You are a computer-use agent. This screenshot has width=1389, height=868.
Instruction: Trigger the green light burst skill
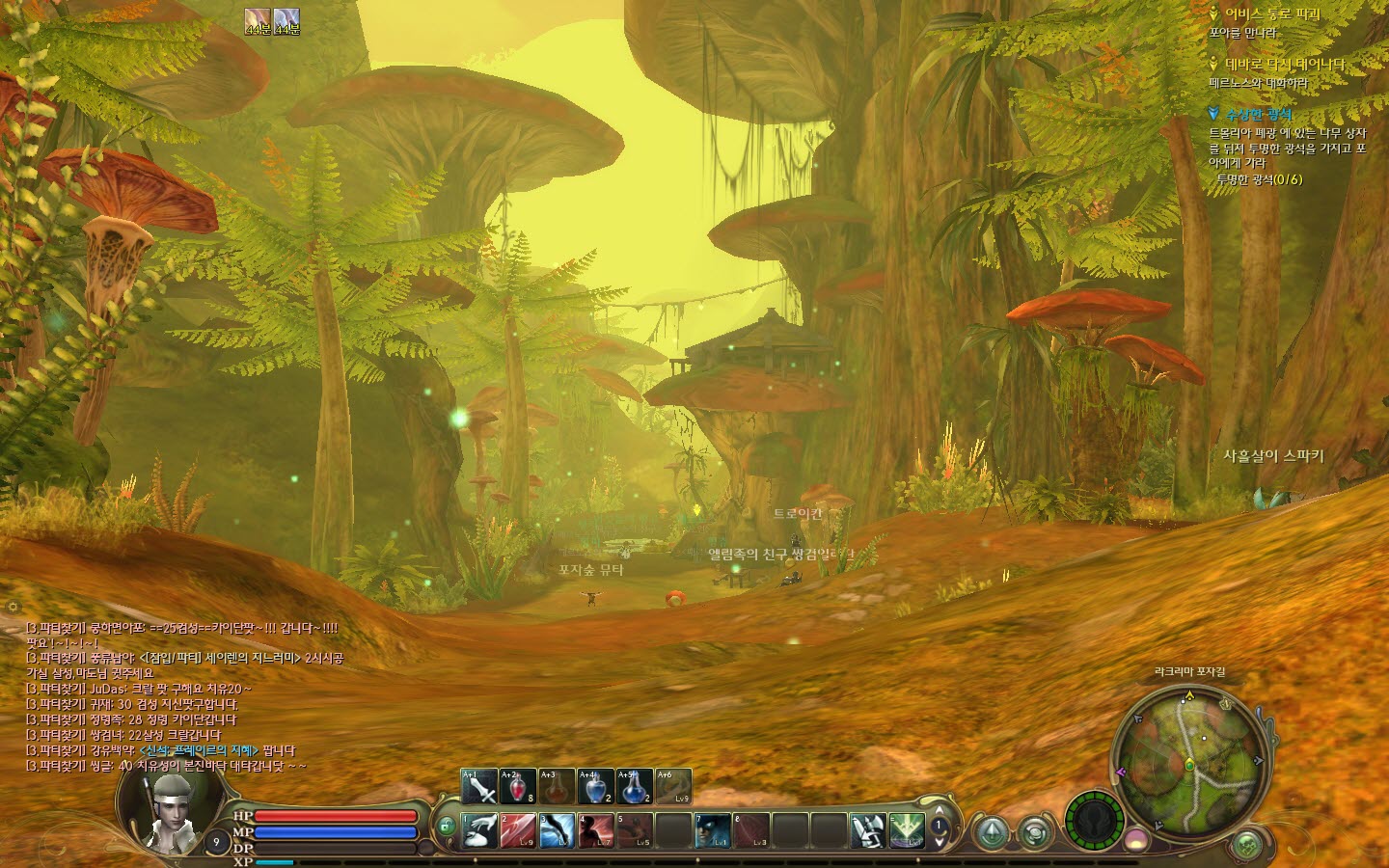[x=907, y=830]
